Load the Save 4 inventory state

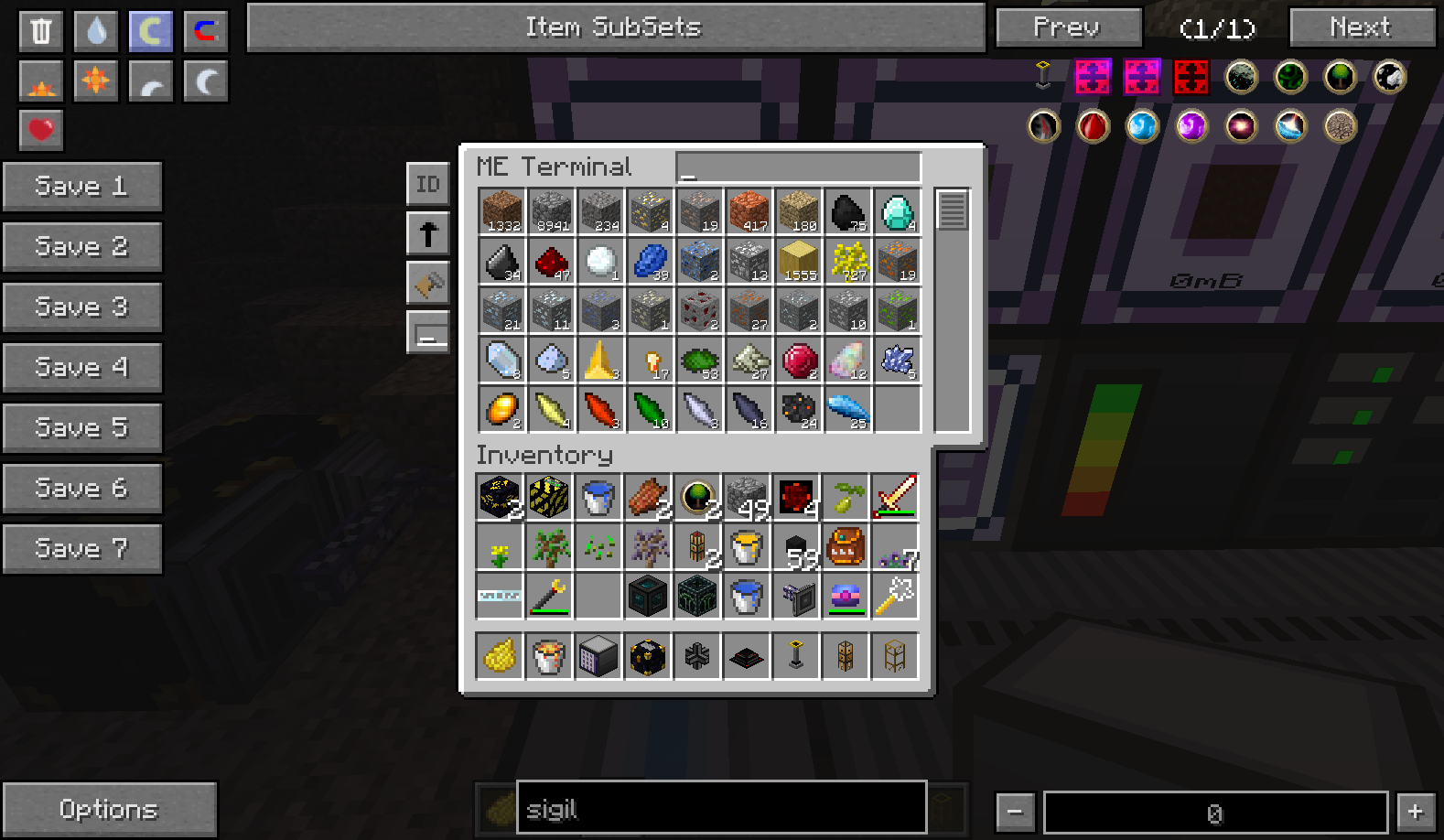(x=81, y=368)
